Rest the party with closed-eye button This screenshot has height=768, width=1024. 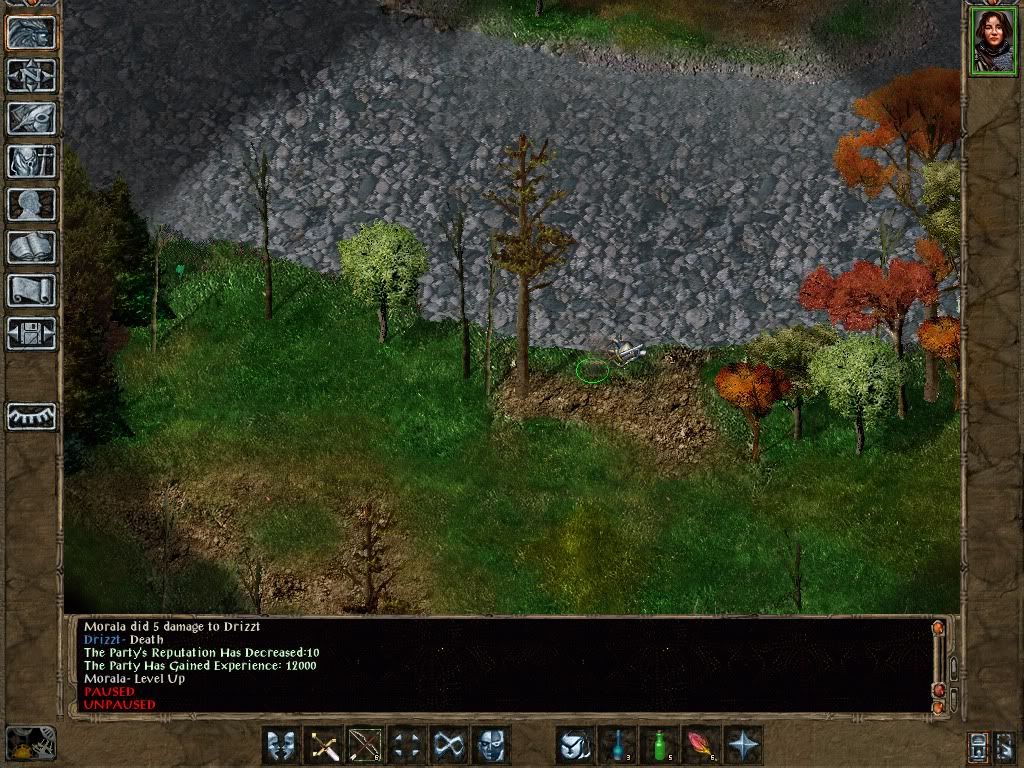click(32, 416)
